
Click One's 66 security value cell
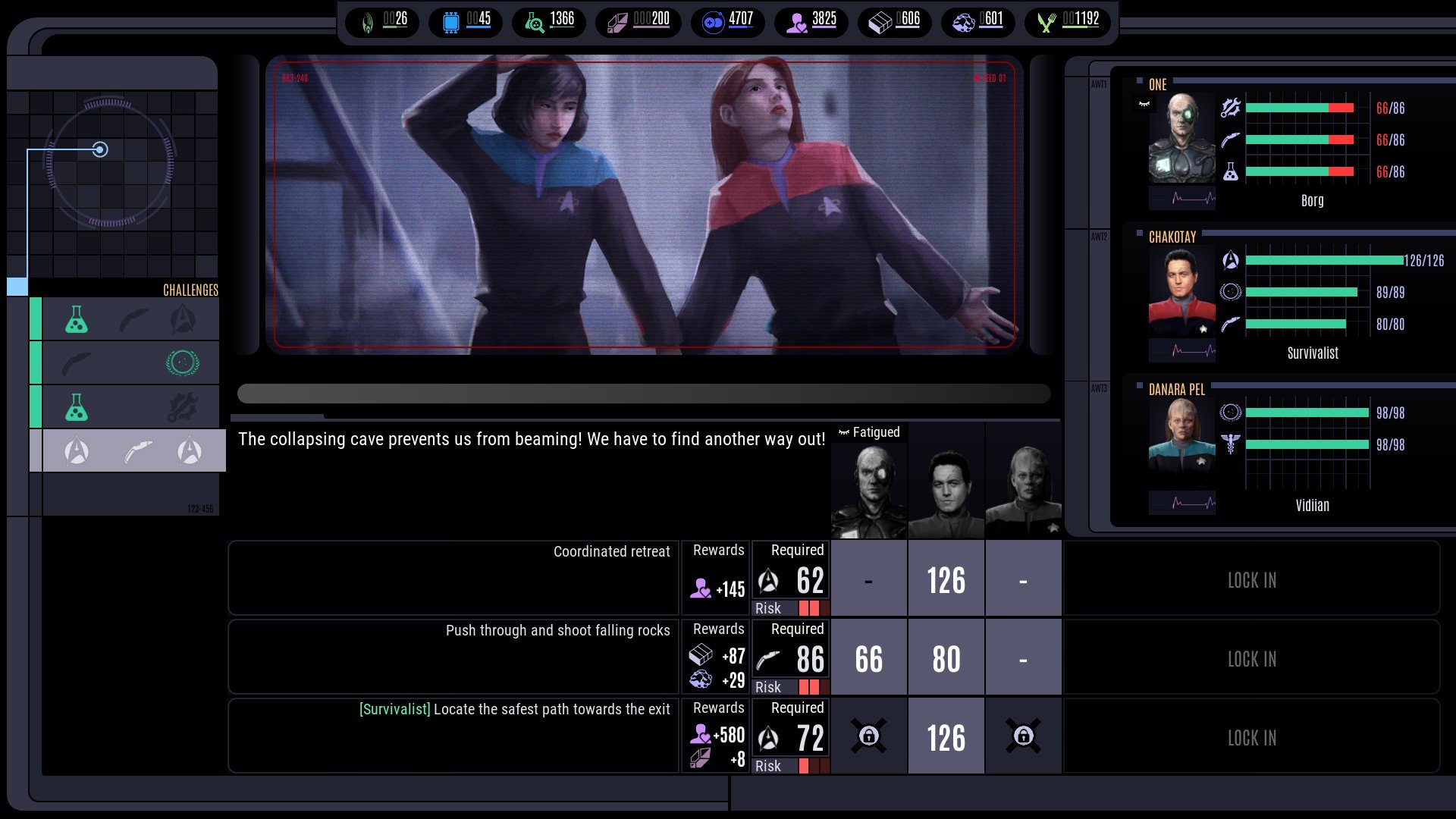click(869, 659)
